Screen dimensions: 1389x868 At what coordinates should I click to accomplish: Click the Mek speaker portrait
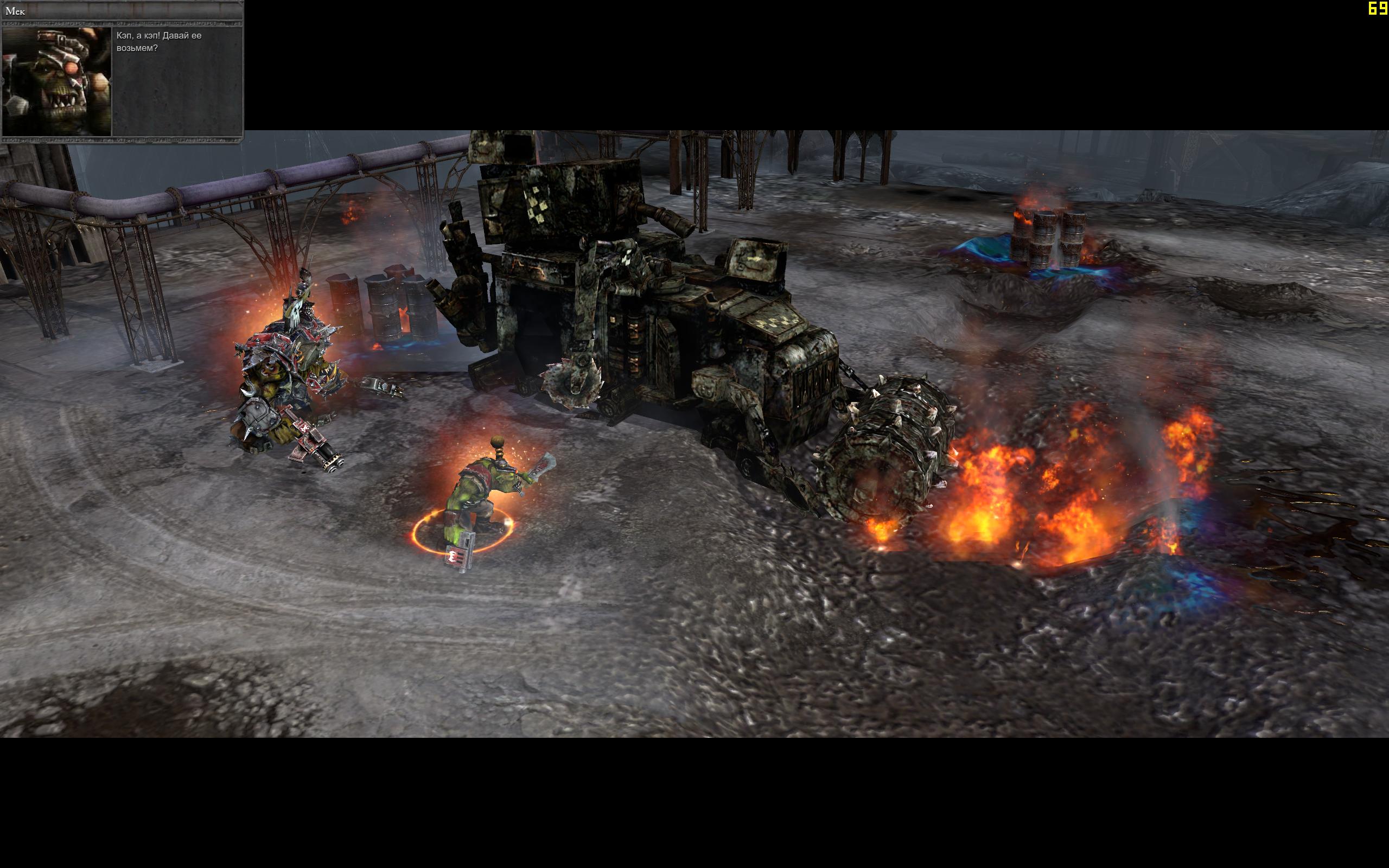57,81
